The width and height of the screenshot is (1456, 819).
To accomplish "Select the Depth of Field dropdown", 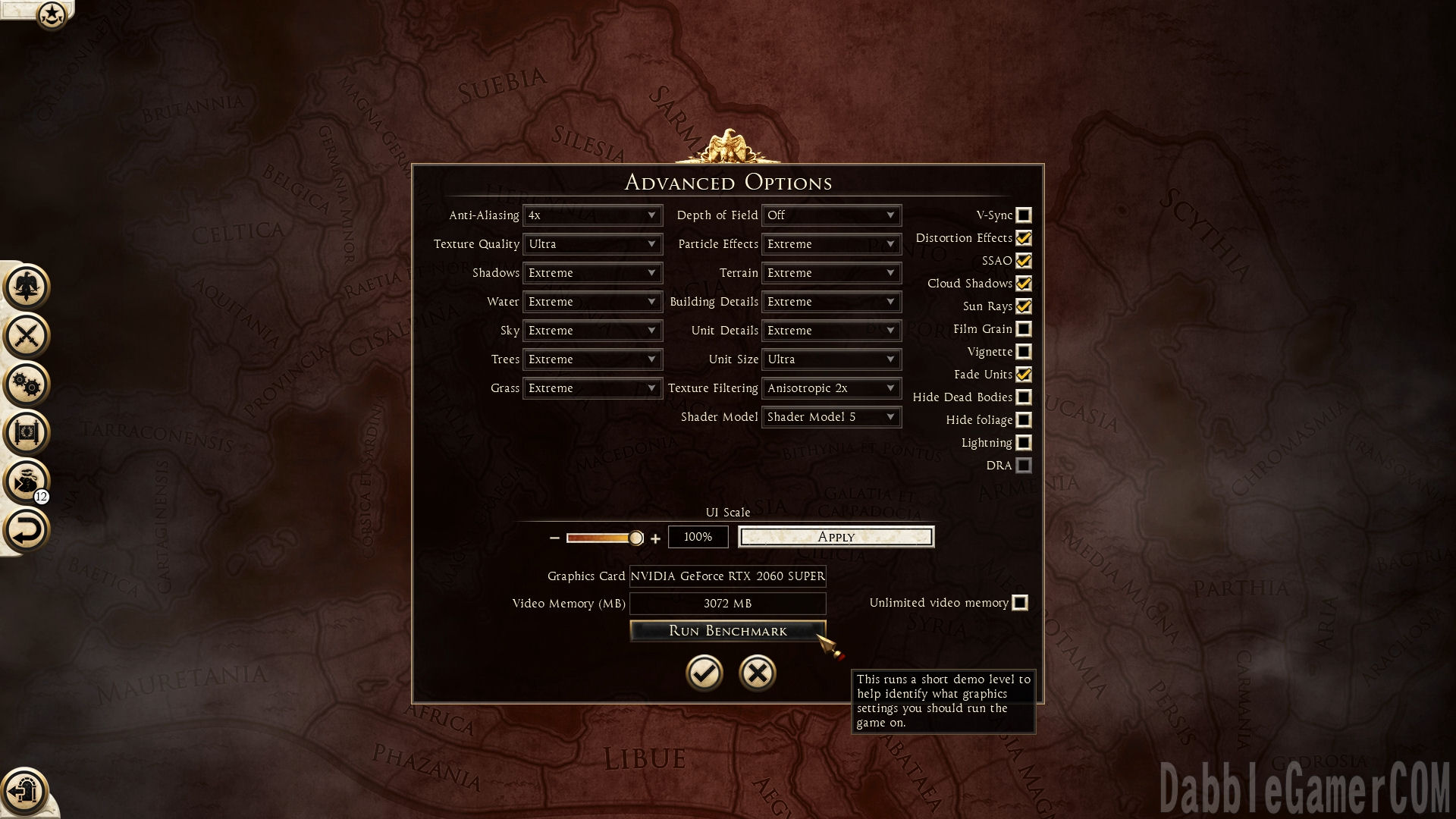I will click(831, 215).
